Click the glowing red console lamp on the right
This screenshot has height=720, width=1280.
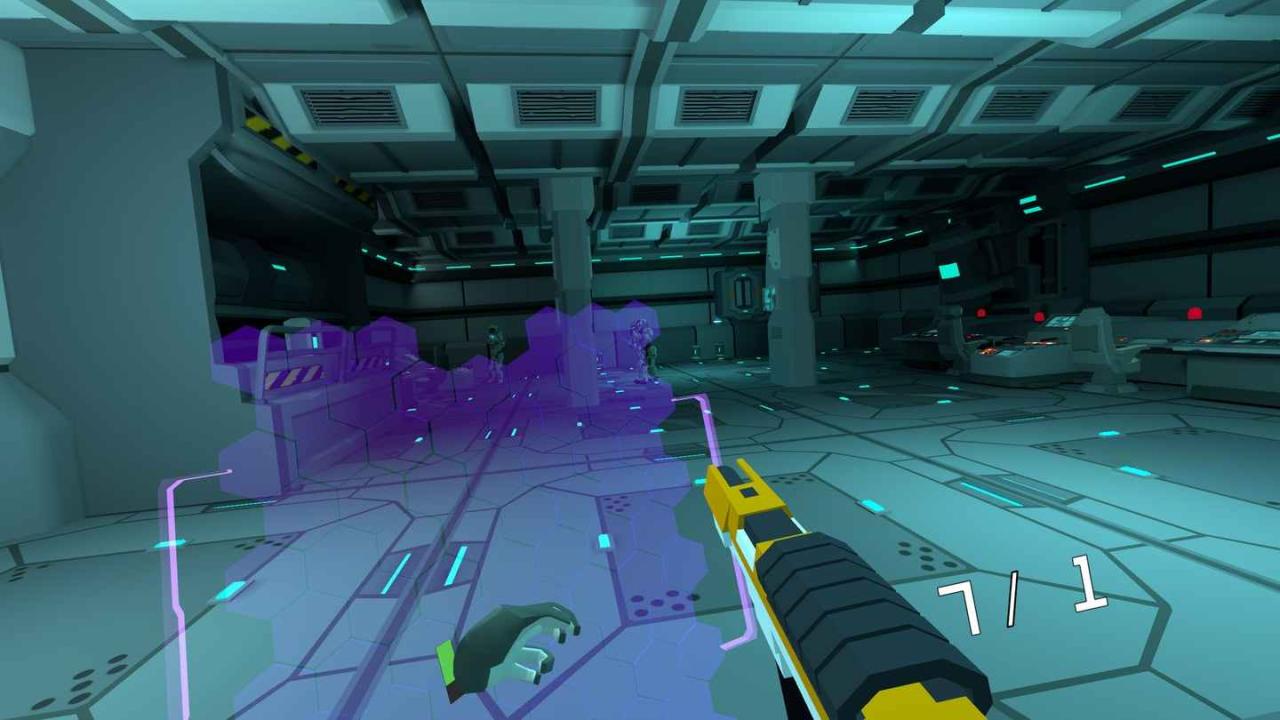click(1194, 312)
